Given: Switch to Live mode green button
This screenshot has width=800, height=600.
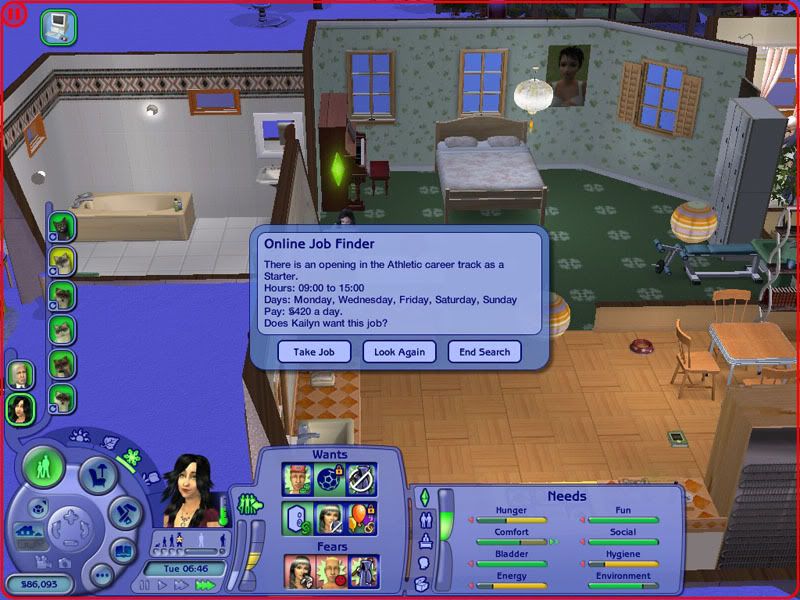Looking at the screenshot, I should (43, 467).
